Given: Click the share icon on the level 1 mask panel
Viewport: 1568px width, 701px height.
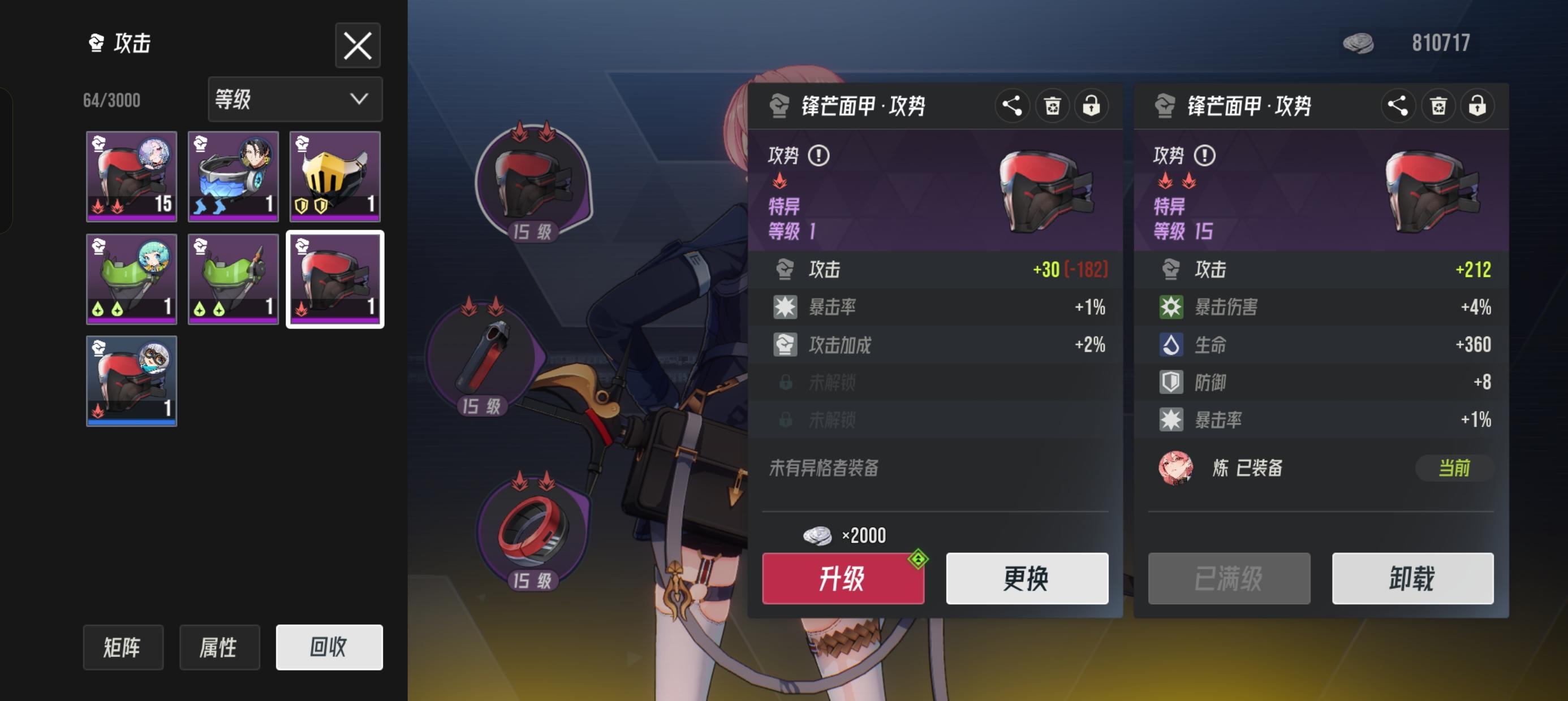Looking at the screenshot, I should pos(1013,106).
